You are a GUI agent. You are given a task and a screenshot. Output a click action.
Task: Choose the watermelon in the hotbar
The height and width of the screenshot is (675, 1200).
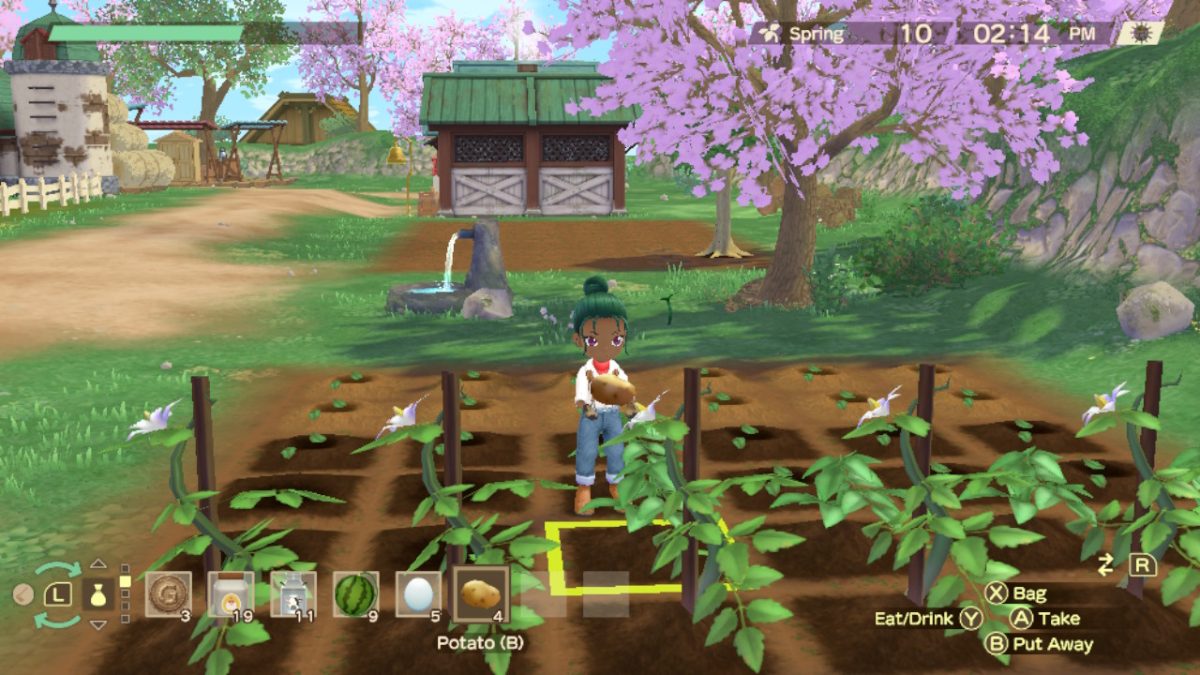pyautogui.click(x=355, y=594)
